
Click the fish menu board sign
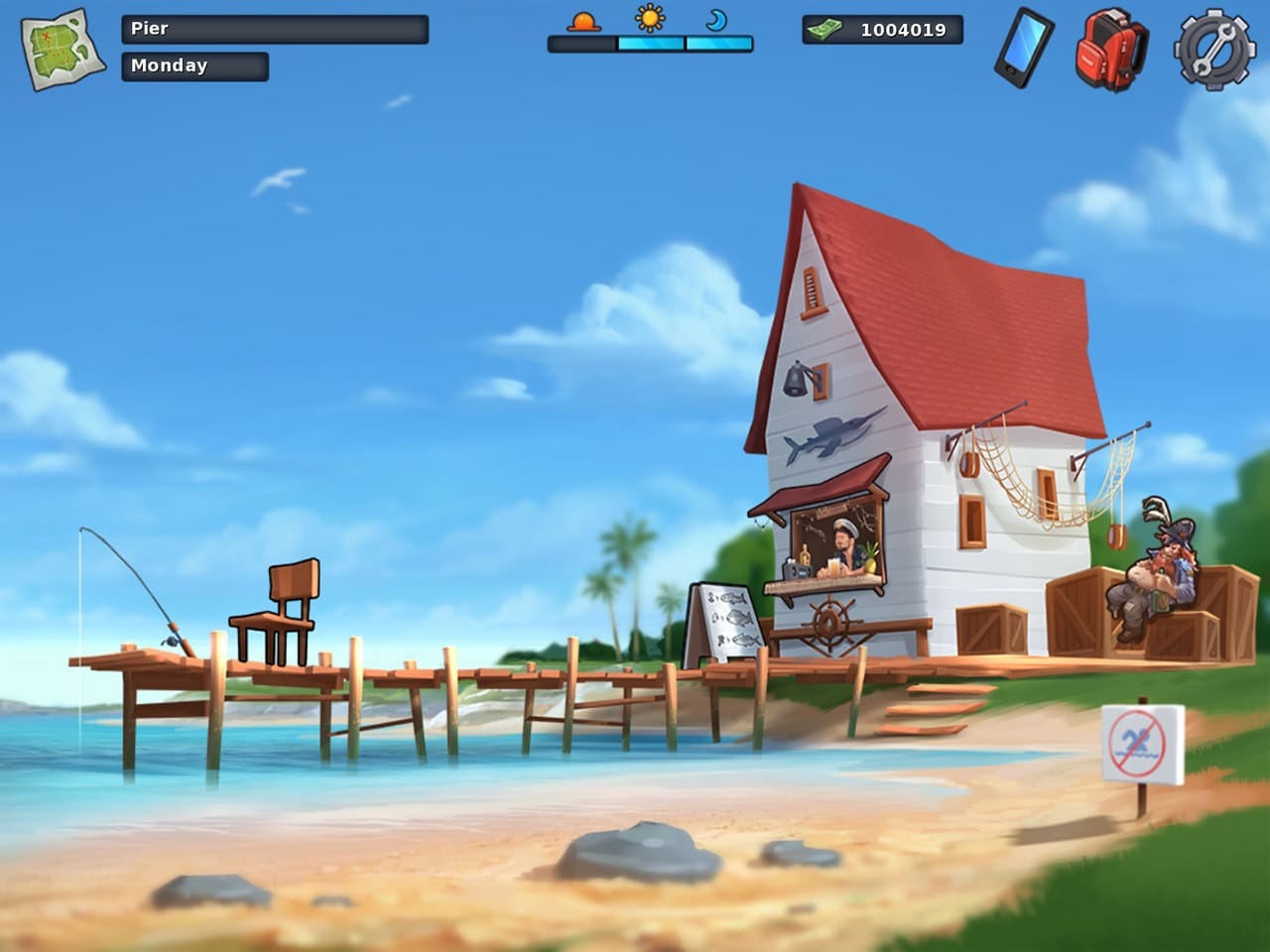(727, 620)
